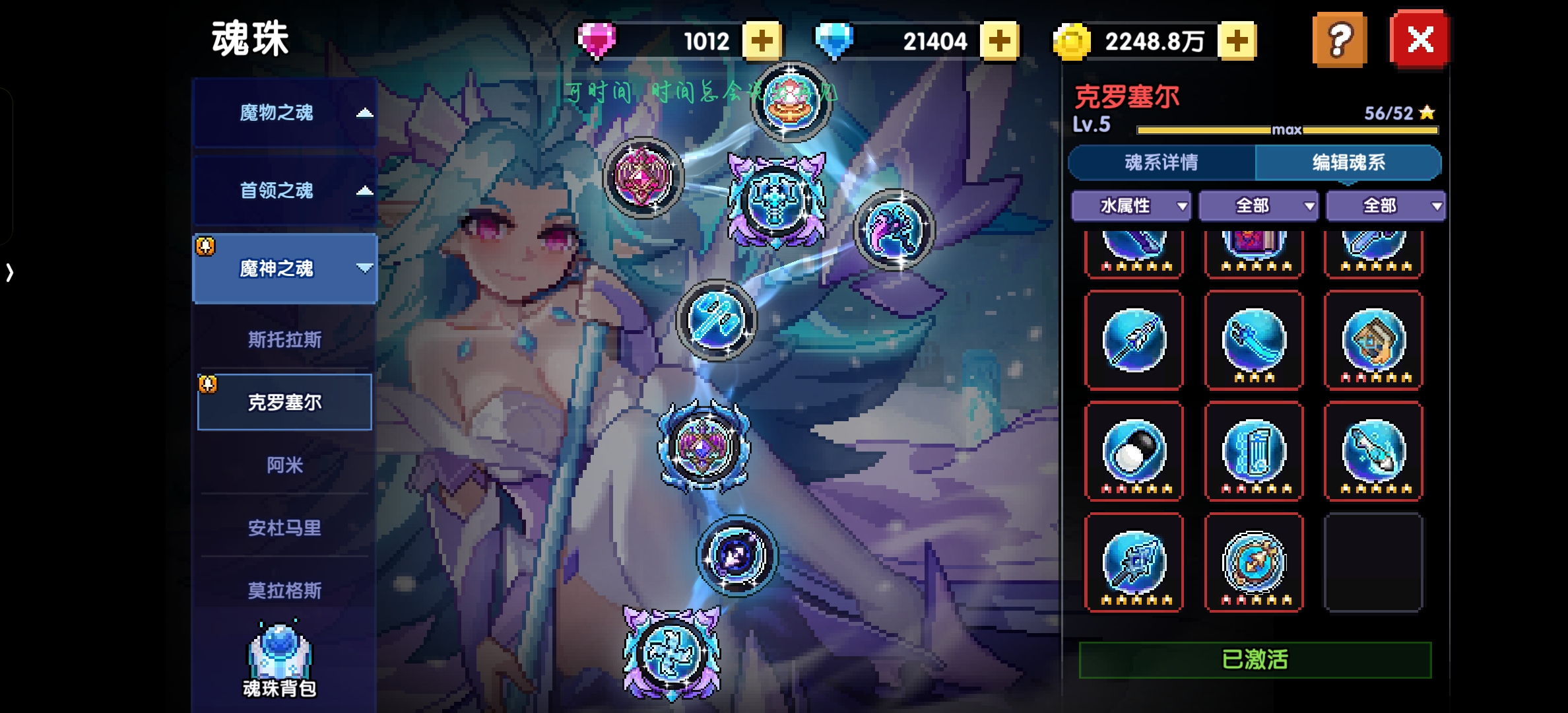Close the soul orb screen
The image size is (1568, 713).
click(1420, 40)
